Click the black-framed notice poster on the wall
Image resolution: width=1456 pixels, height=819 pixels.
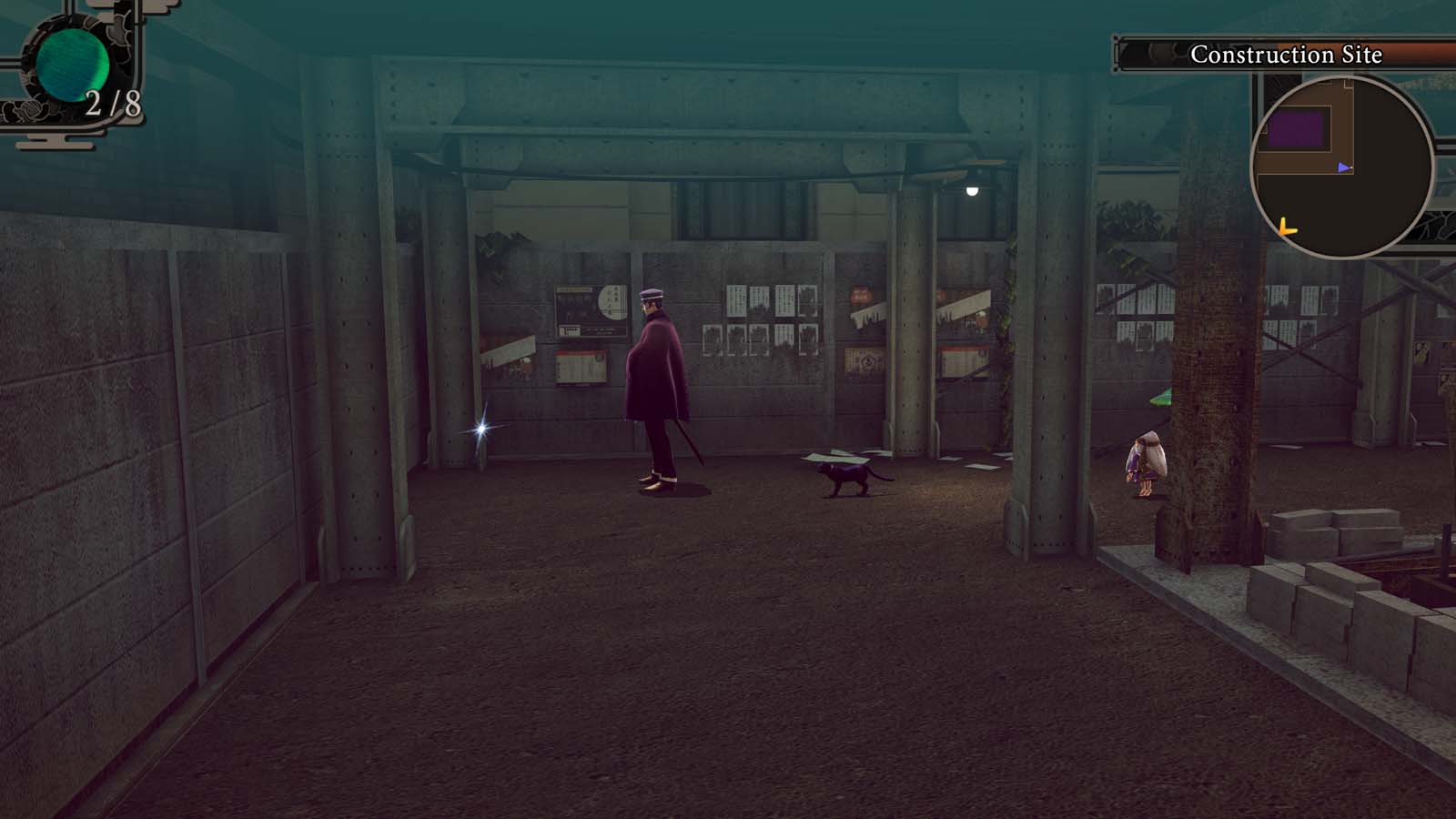[590, 309]
